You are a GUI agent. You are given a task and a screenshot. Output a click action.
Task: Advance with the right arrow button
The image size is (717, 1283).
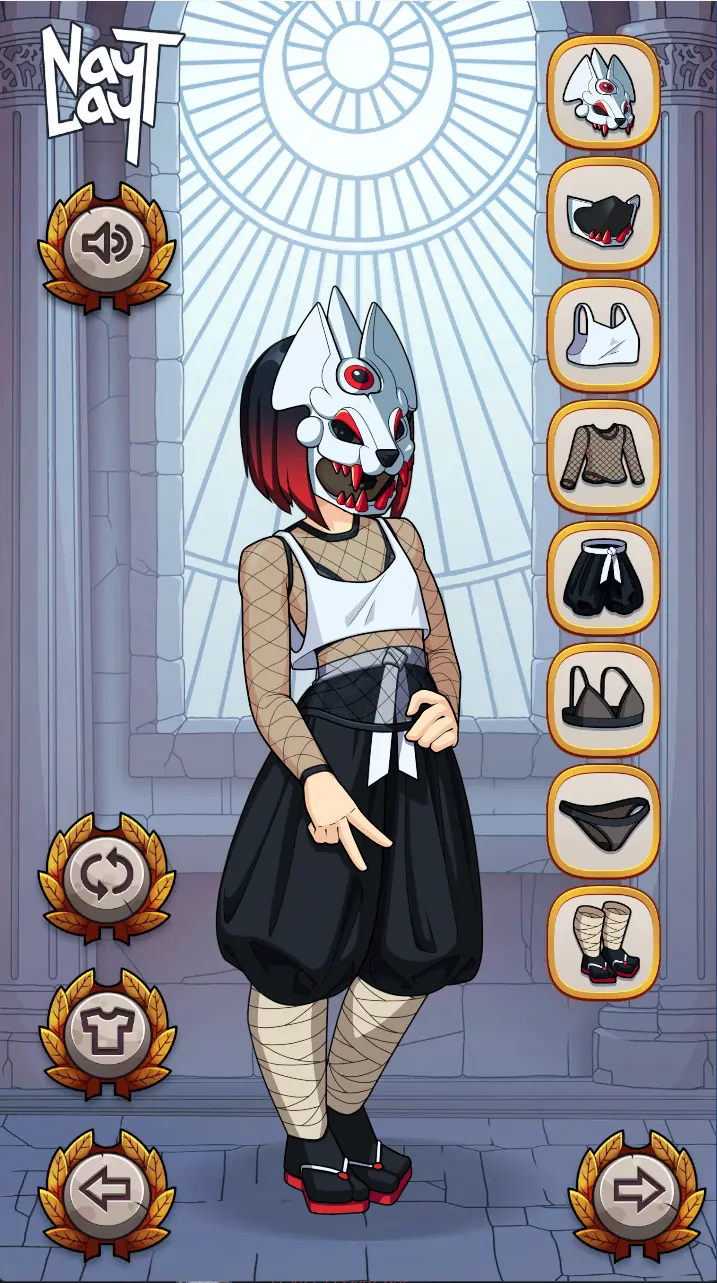pyautogui.click(x=636, y=1190)
